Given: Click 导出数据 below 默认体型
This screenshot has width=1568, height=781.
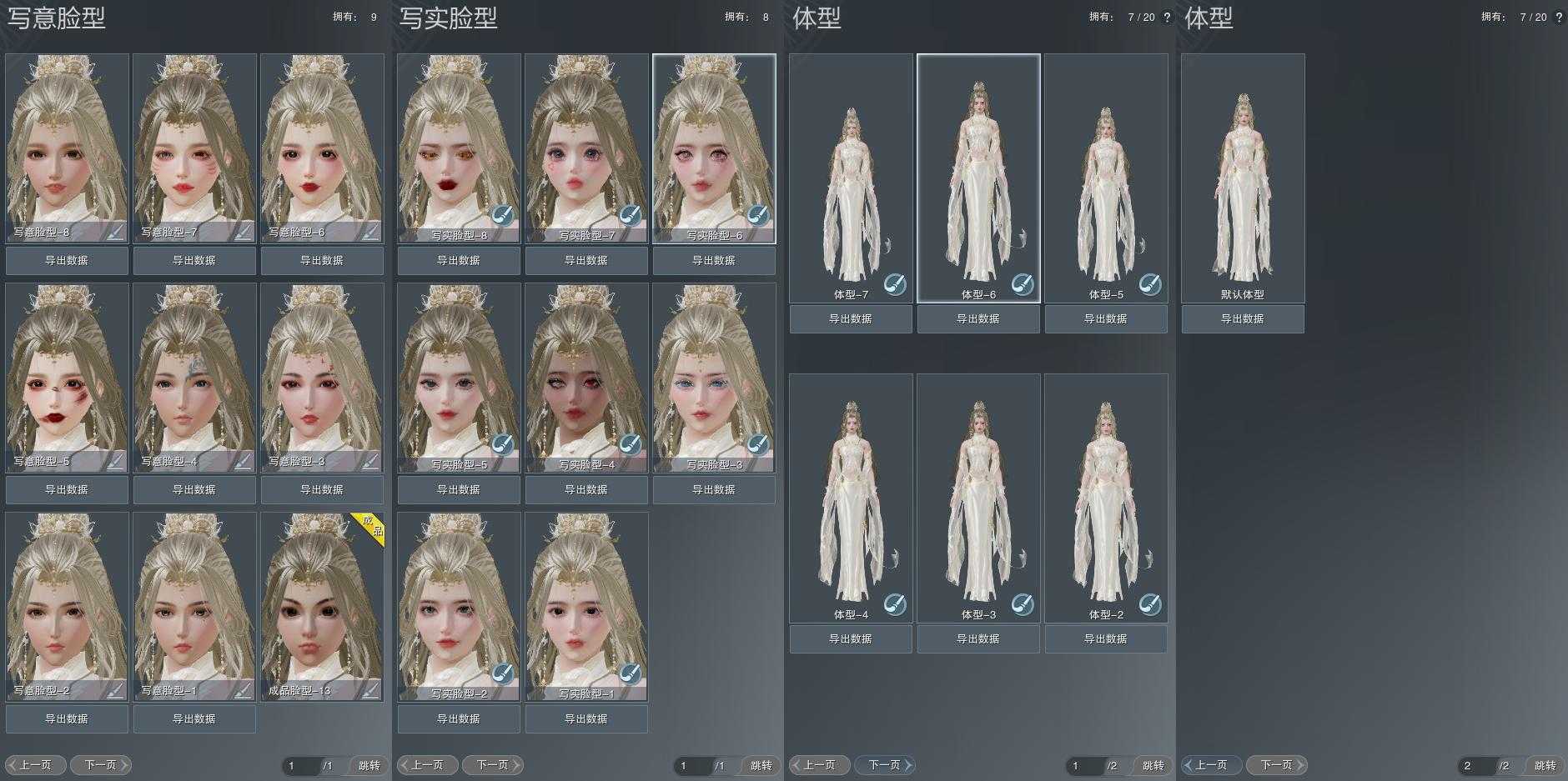Looking at the screenshot, I should [x=1243, y=319].
